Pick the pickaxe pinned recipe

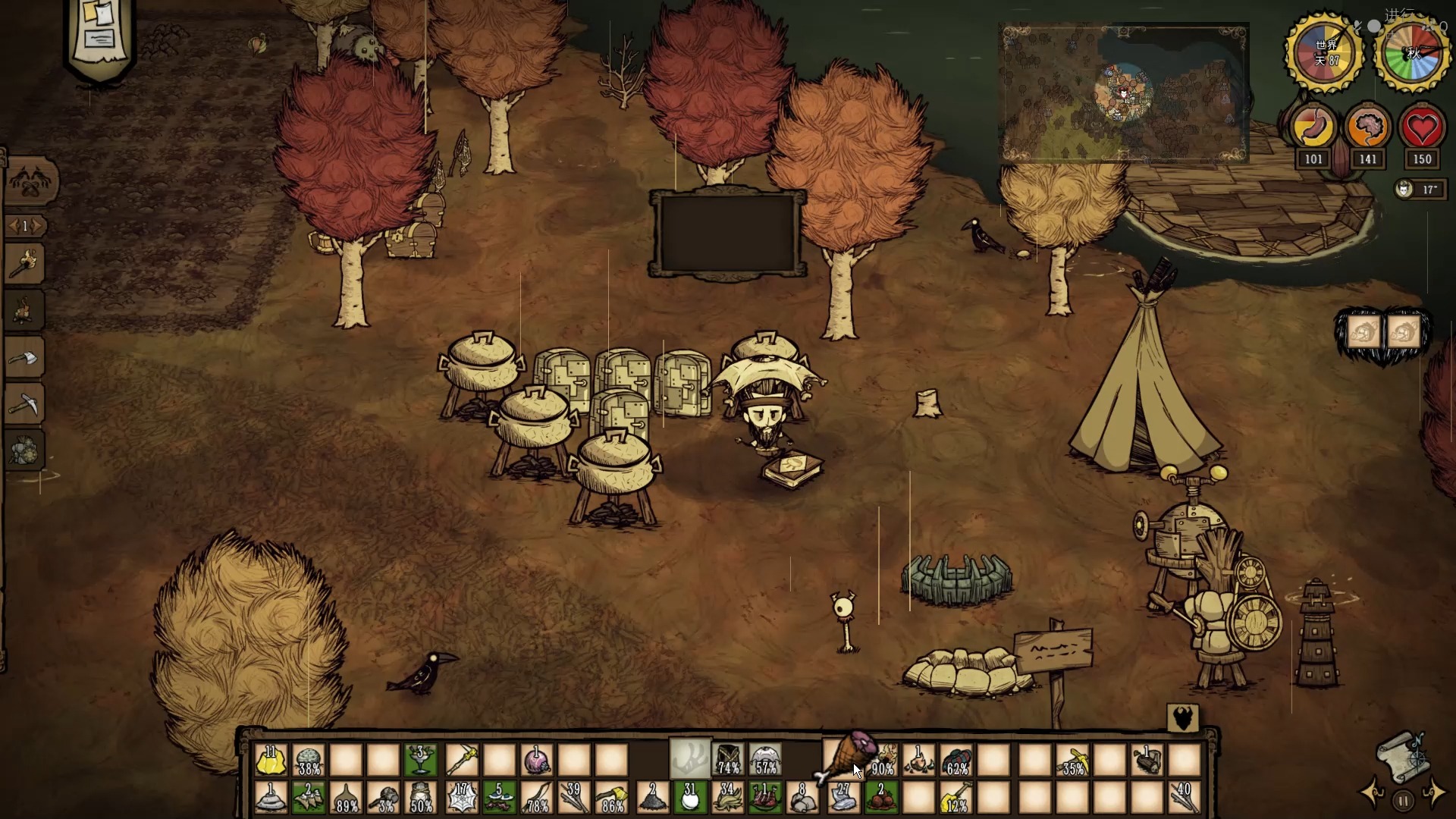pyautogui.click(x=25, y=404)
